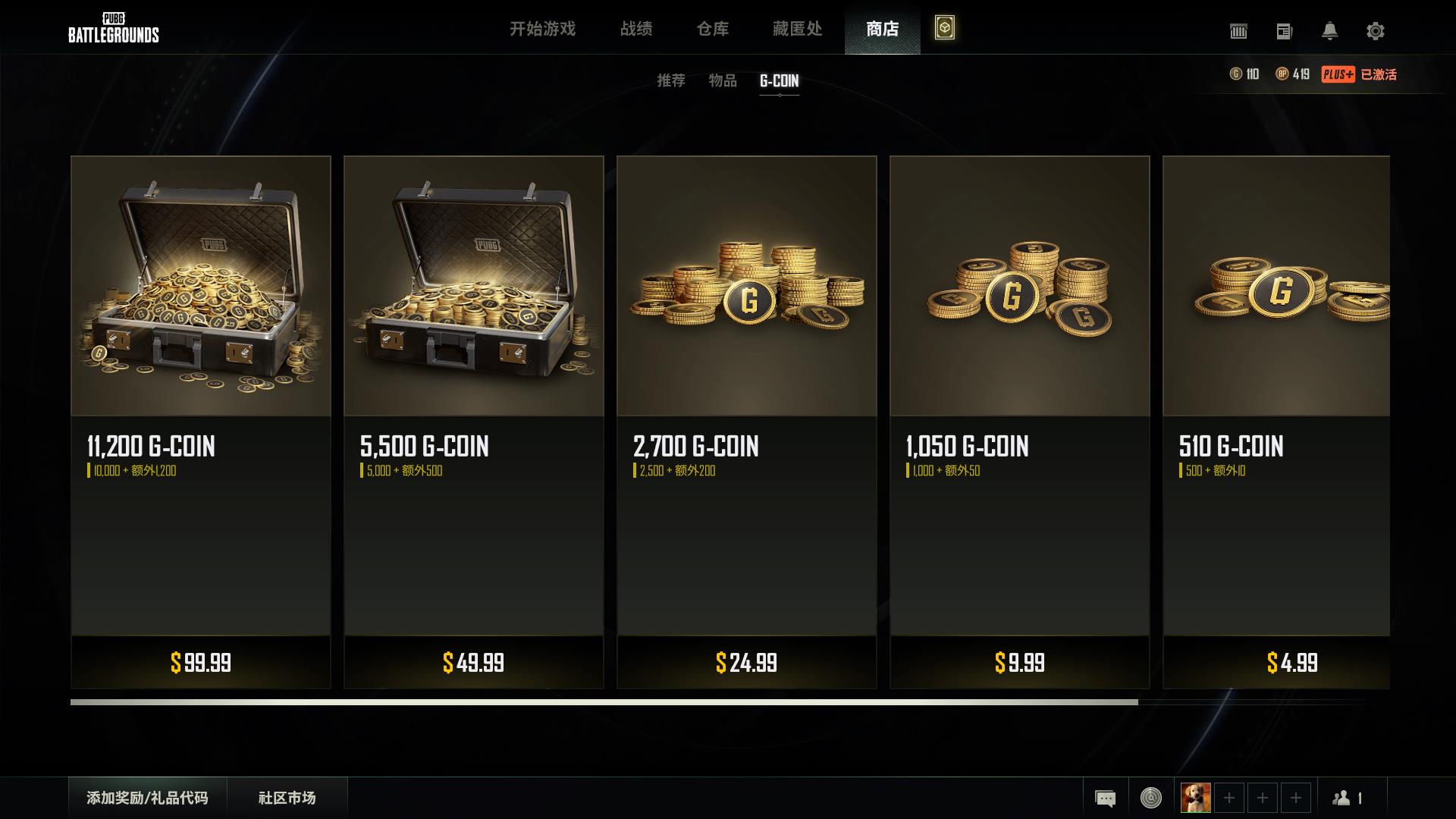This screenshot has height=819, width=1456.
Task: Select the 推荐 shop category
Action: (x=671, y=80)
